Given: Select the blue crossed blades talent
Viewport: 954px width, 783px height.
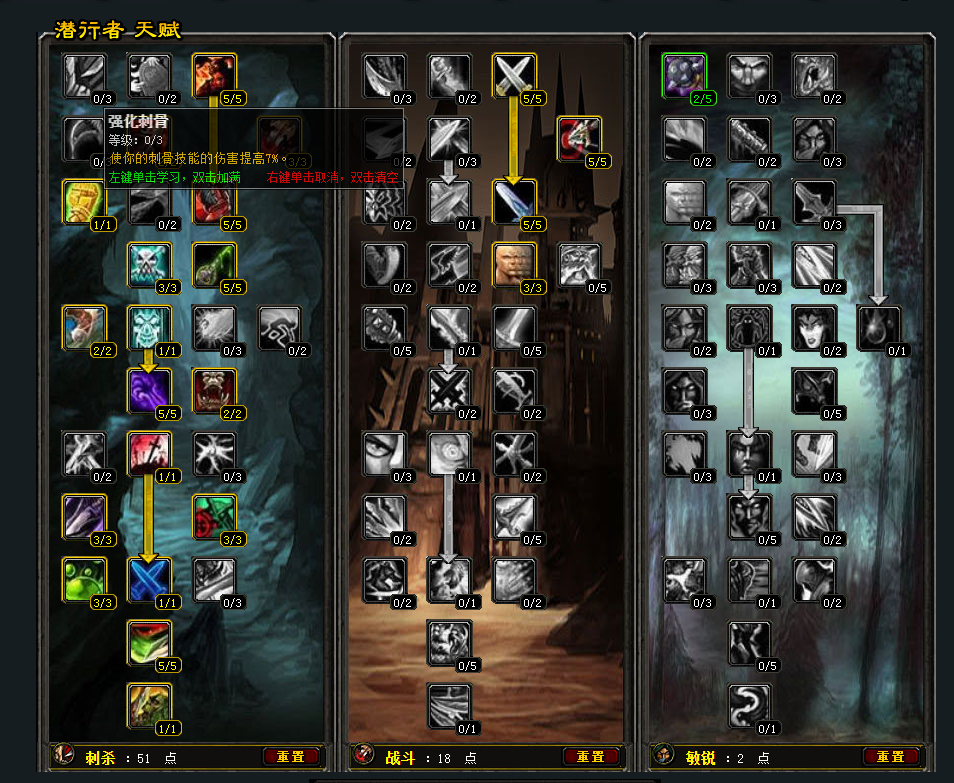Looking at the screenshot, I should pos(149,579).
